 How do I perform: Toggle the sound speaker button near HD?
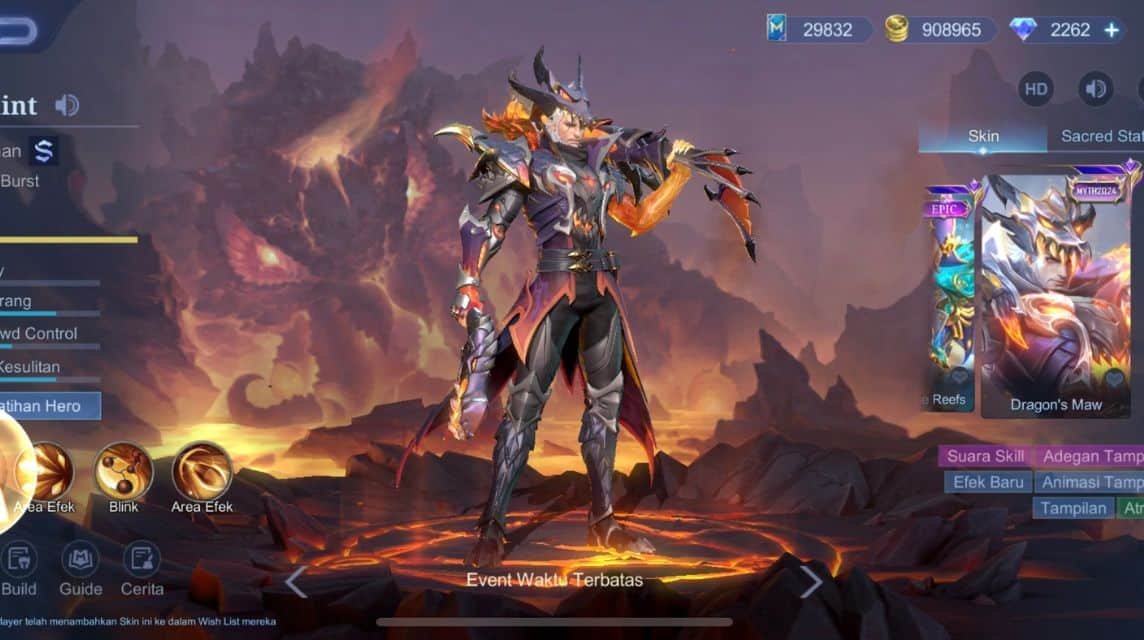tap(1095, 89)
